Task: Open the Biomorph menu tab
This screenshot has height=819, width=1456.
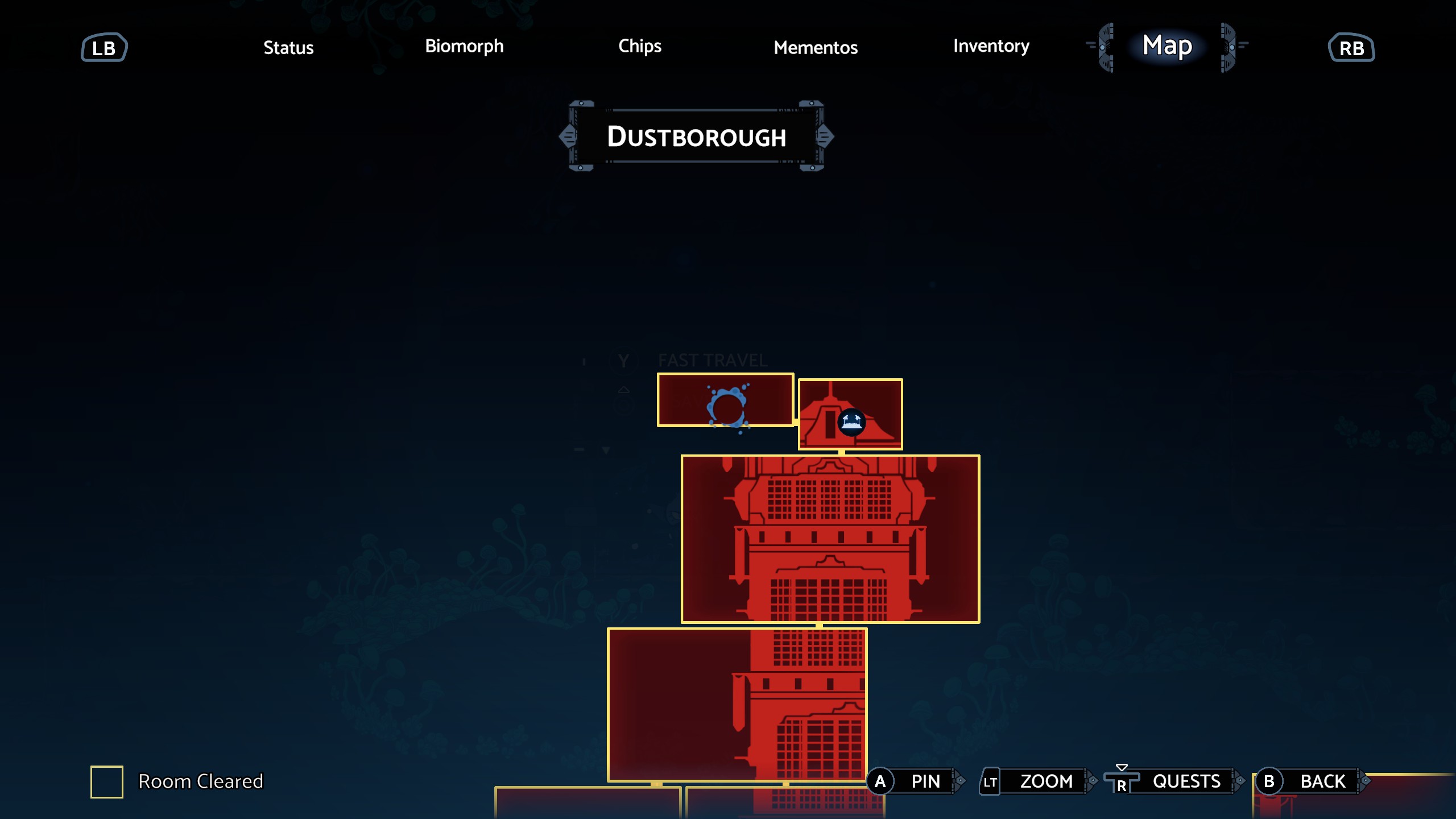Action: point(464,46)
